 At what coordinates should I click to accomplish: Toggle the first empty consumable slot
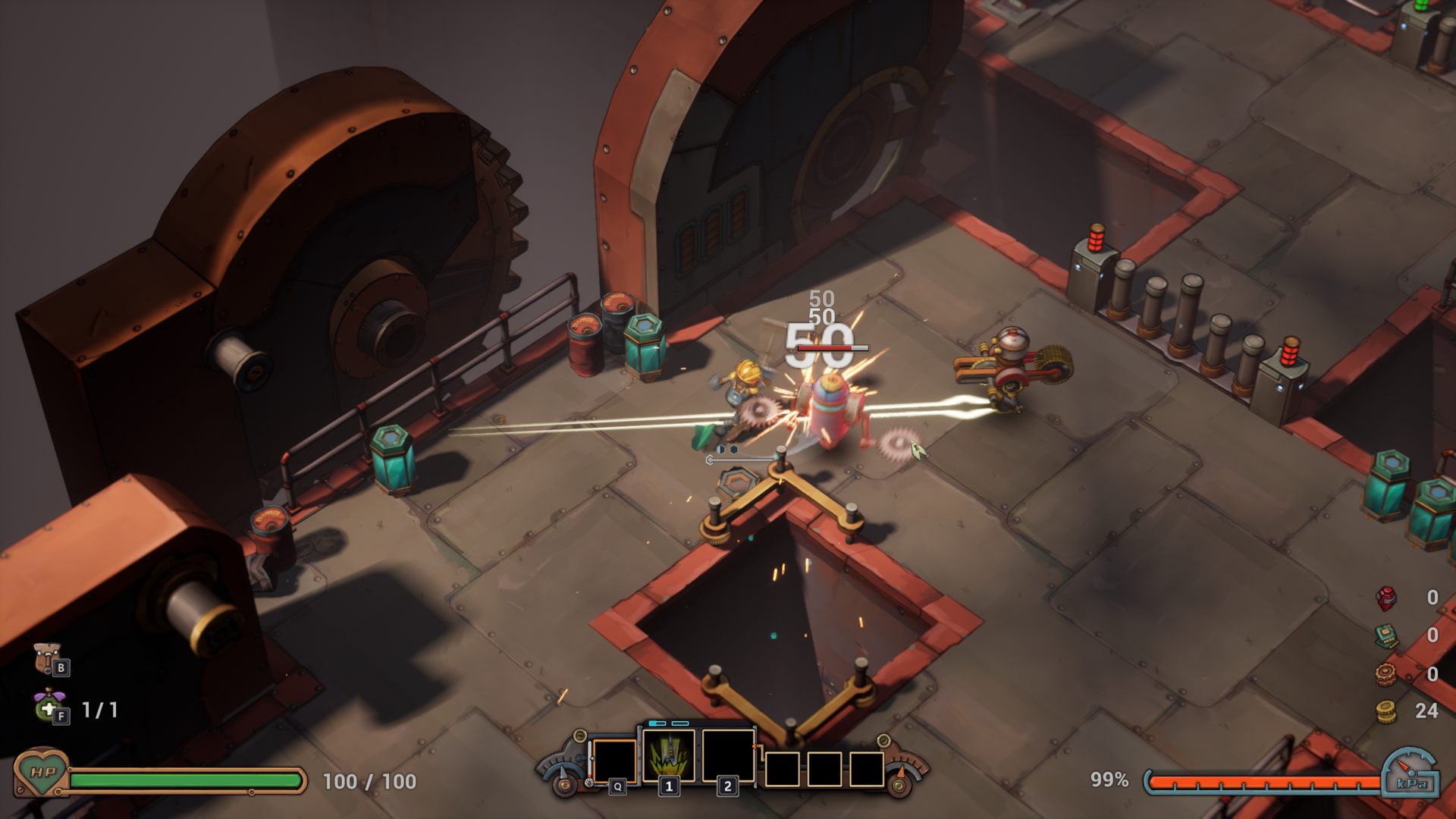(x=781, y=770)
